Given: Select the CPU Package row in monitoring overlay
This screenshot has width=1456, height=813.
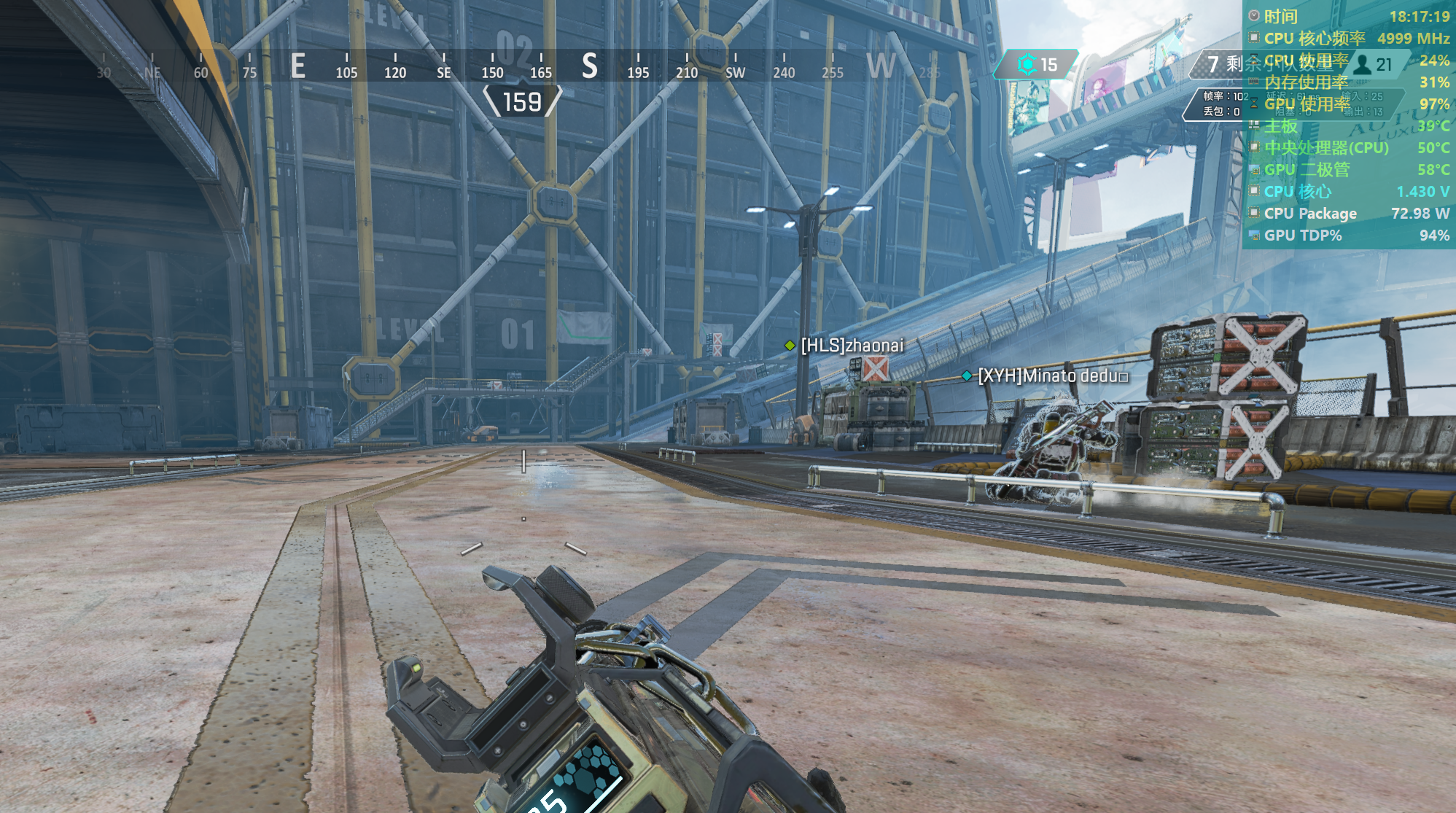Looking at the screenshot, I should 1349,214.
